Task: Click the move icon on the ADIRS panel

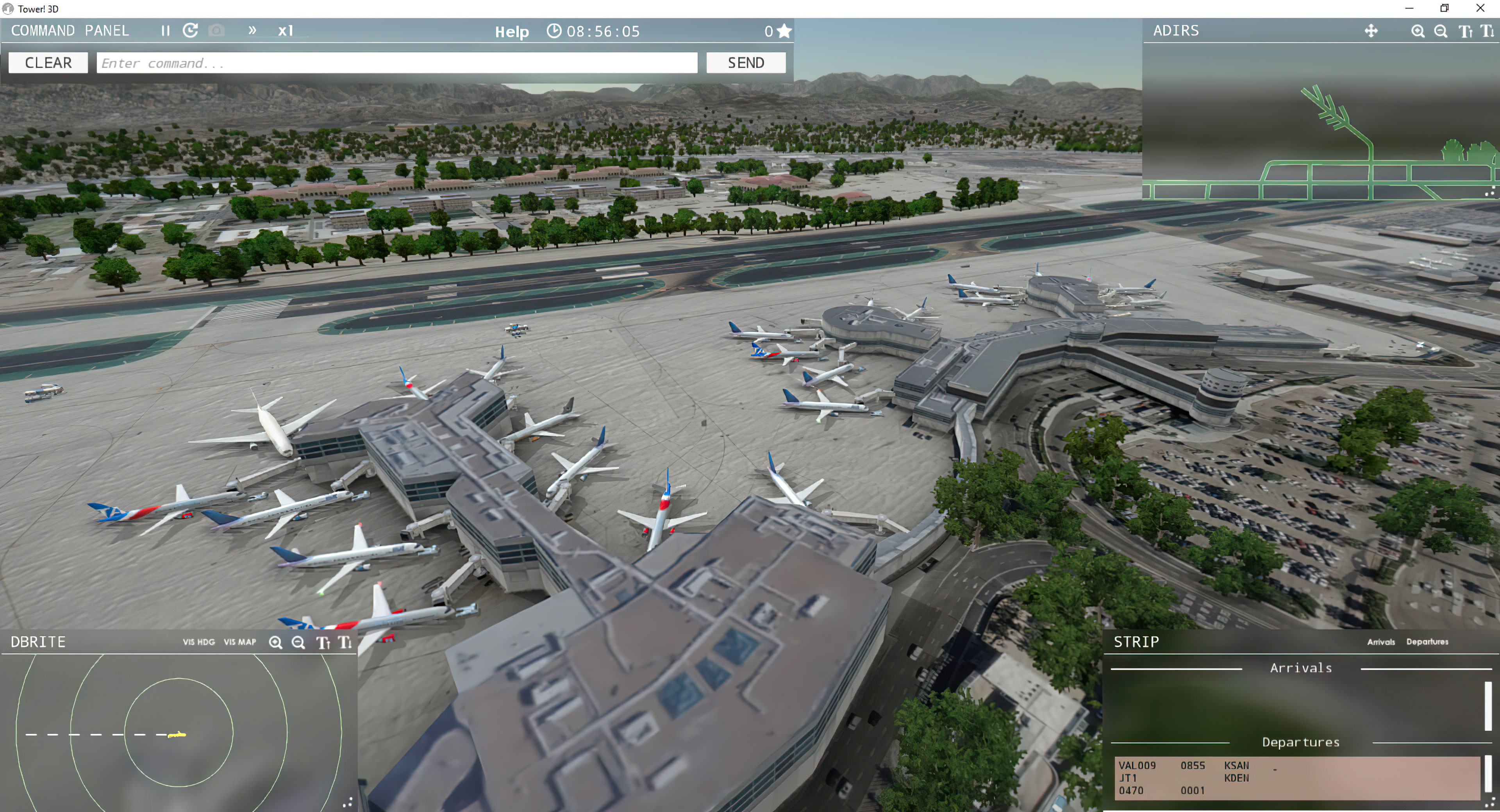Action: [1371, 31]
